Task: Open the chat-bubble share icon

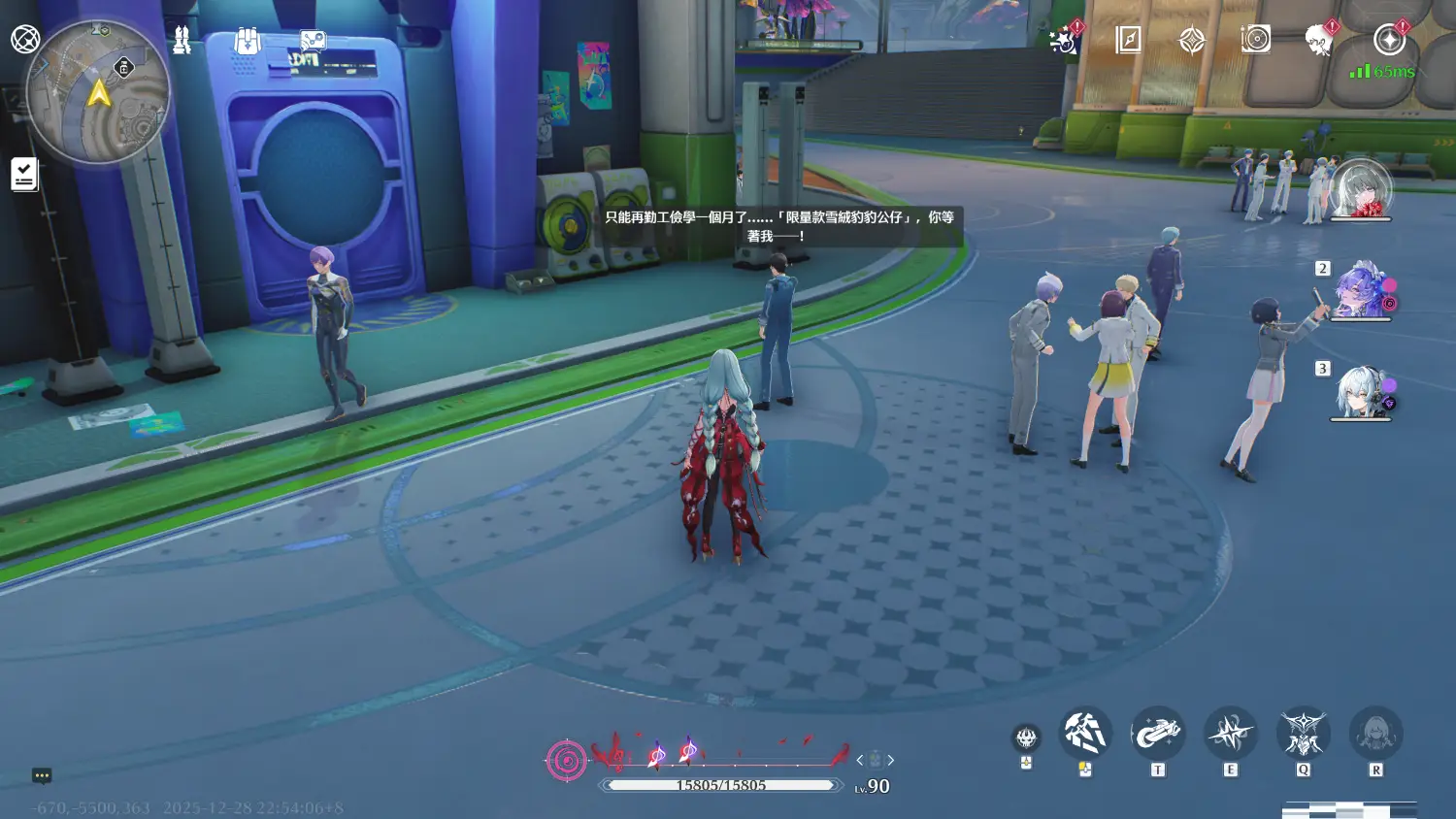Action: [x=313, y=41]
